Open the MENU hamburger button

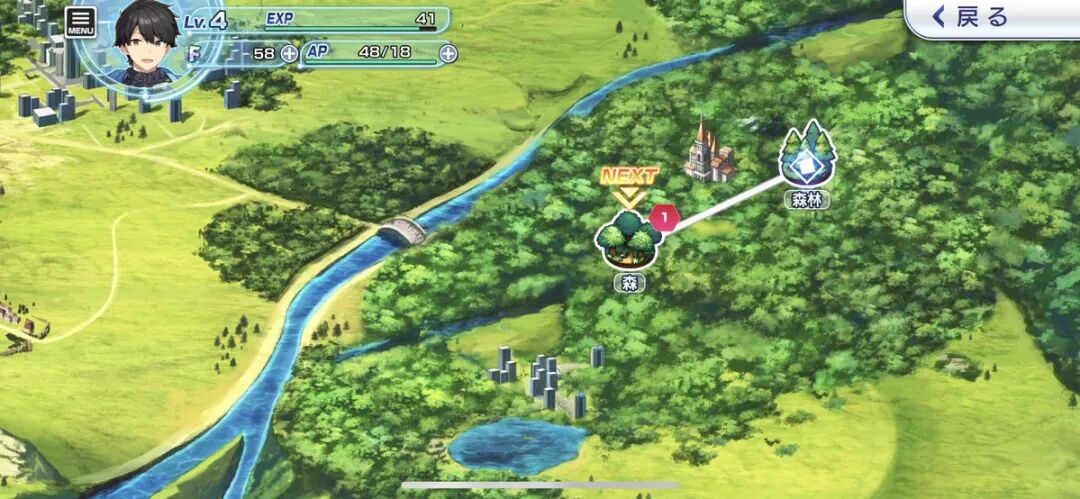[81, 22]
